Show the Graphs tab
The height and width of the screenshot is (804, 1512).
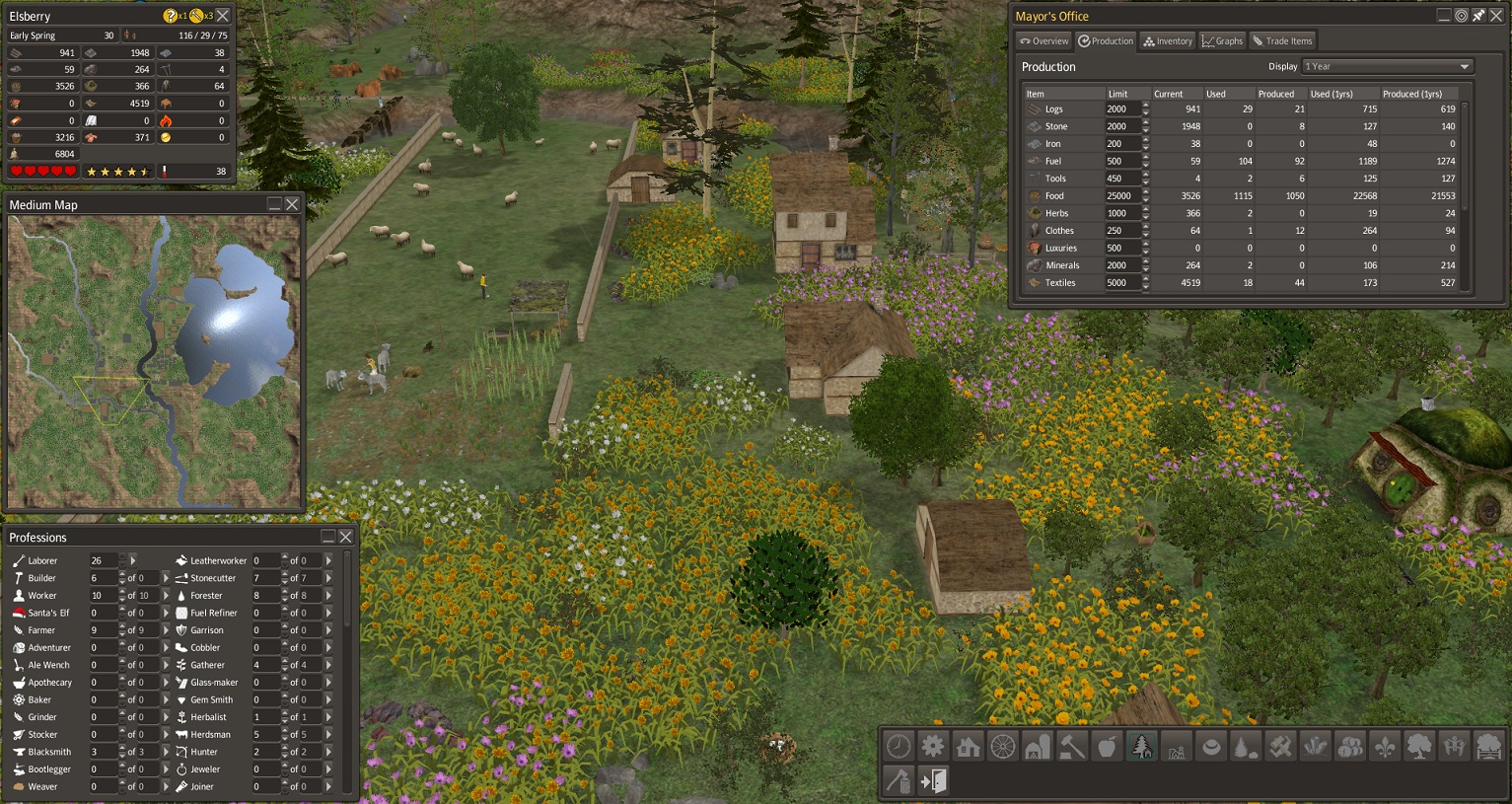[1222, 41]
